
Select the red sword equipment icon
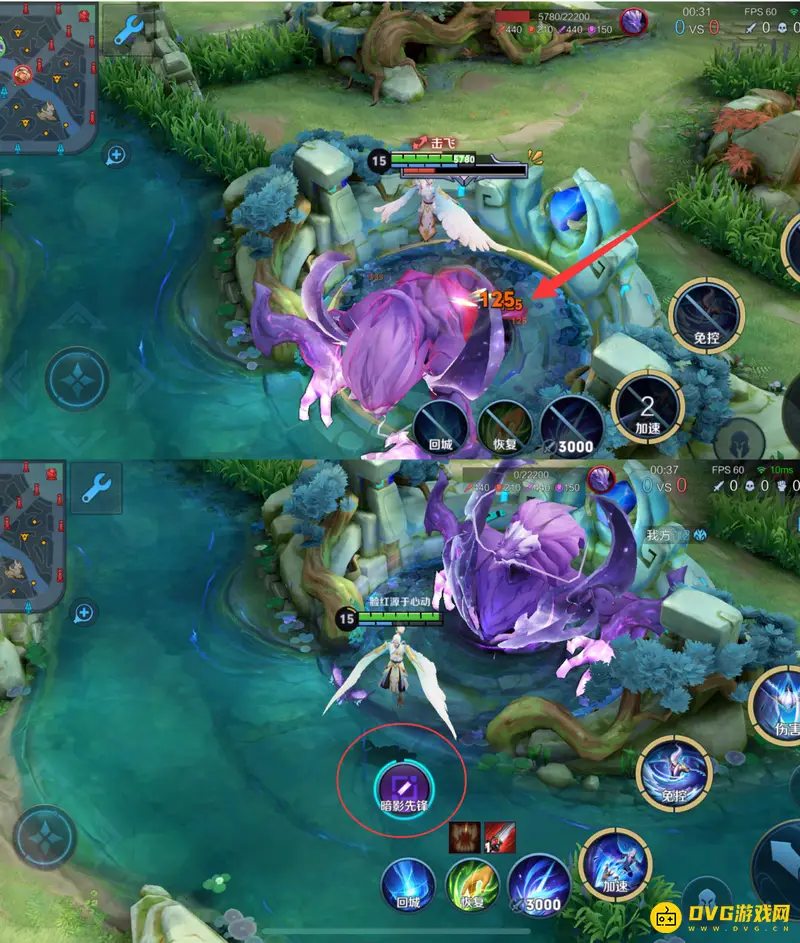pyautogui.click(x=499, y=837)
